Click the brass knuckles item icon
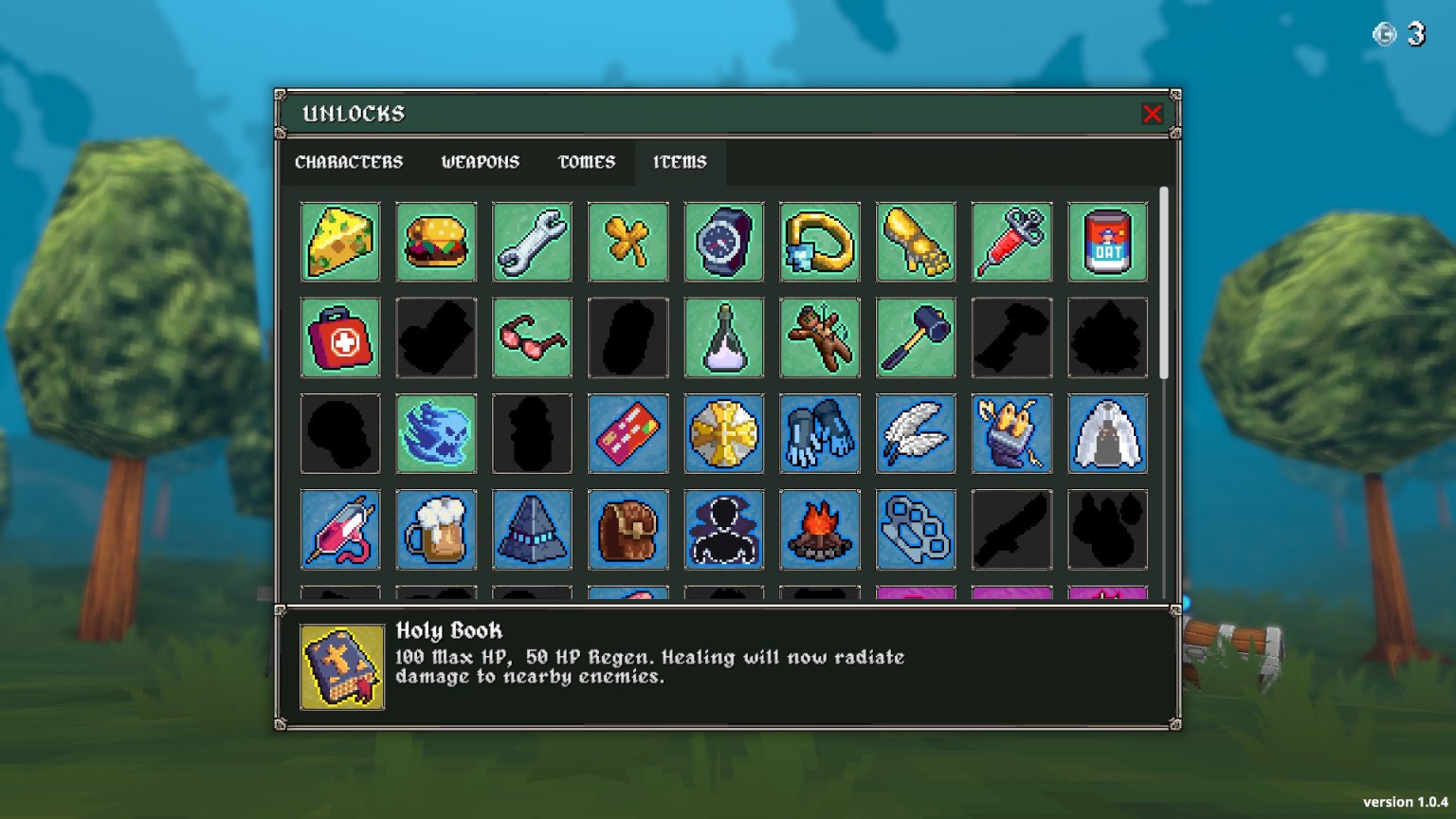 (916, 530)
